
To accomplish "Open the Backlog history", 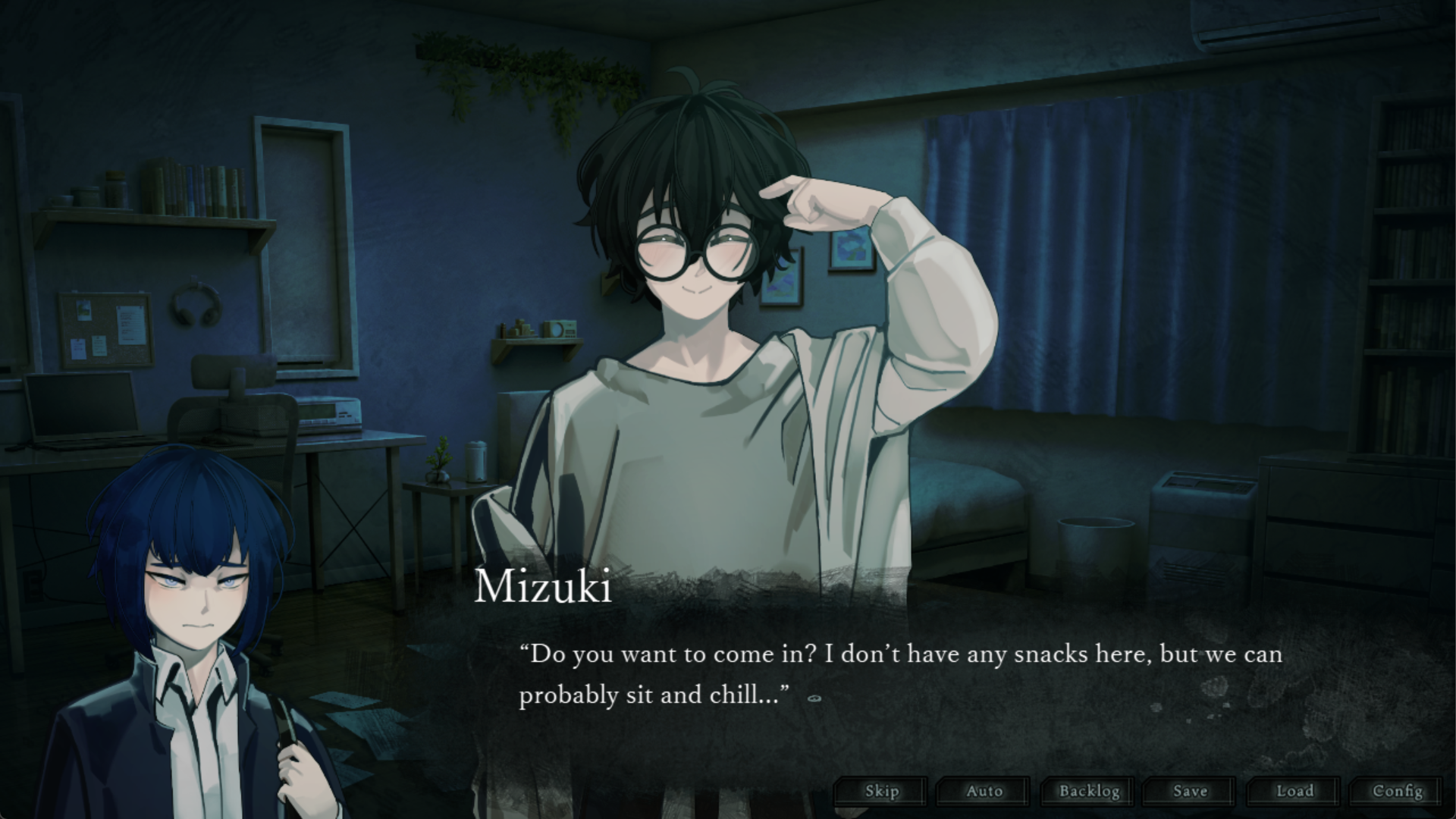I will point(1088,792).
